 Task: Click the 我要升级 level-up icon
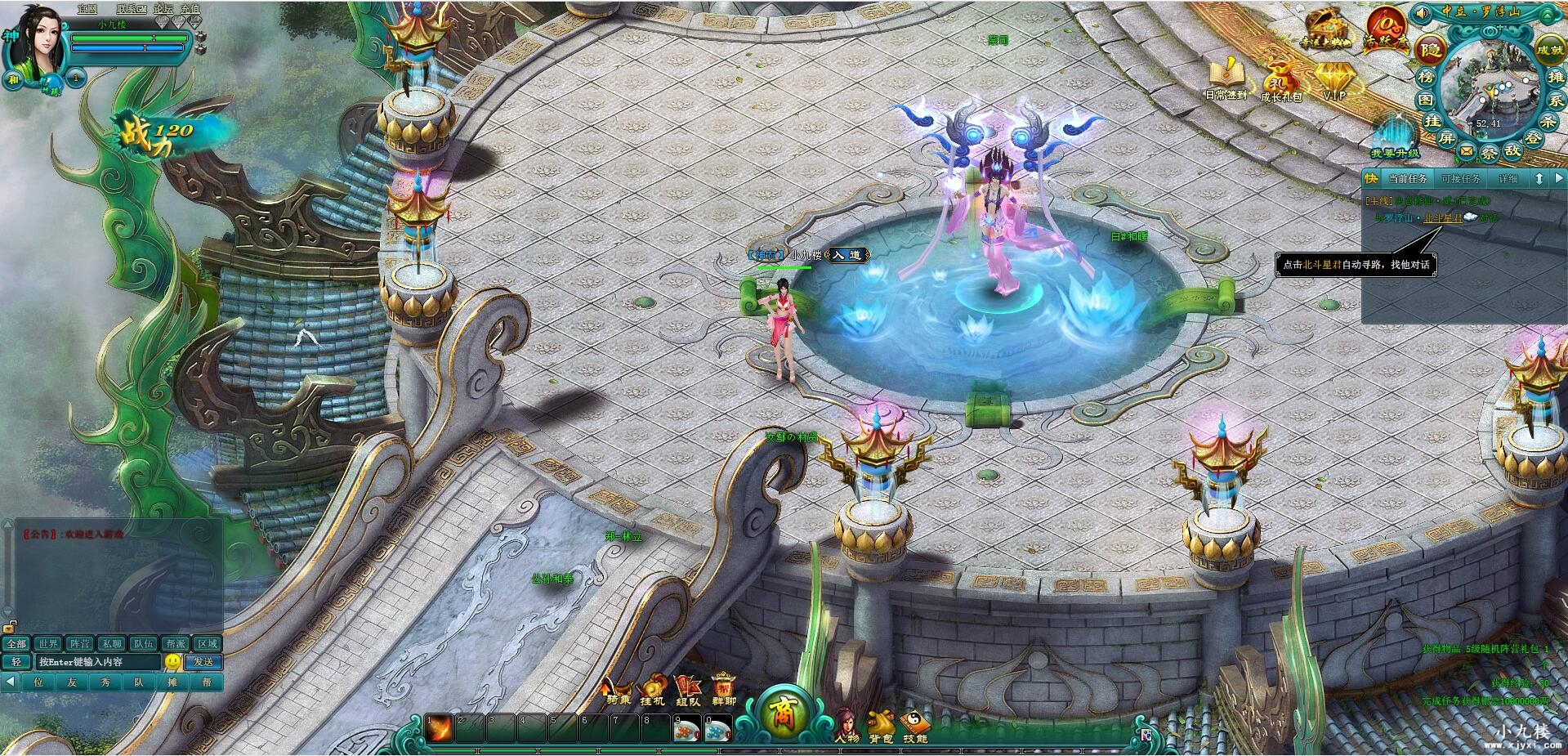tap(1395, 135)
